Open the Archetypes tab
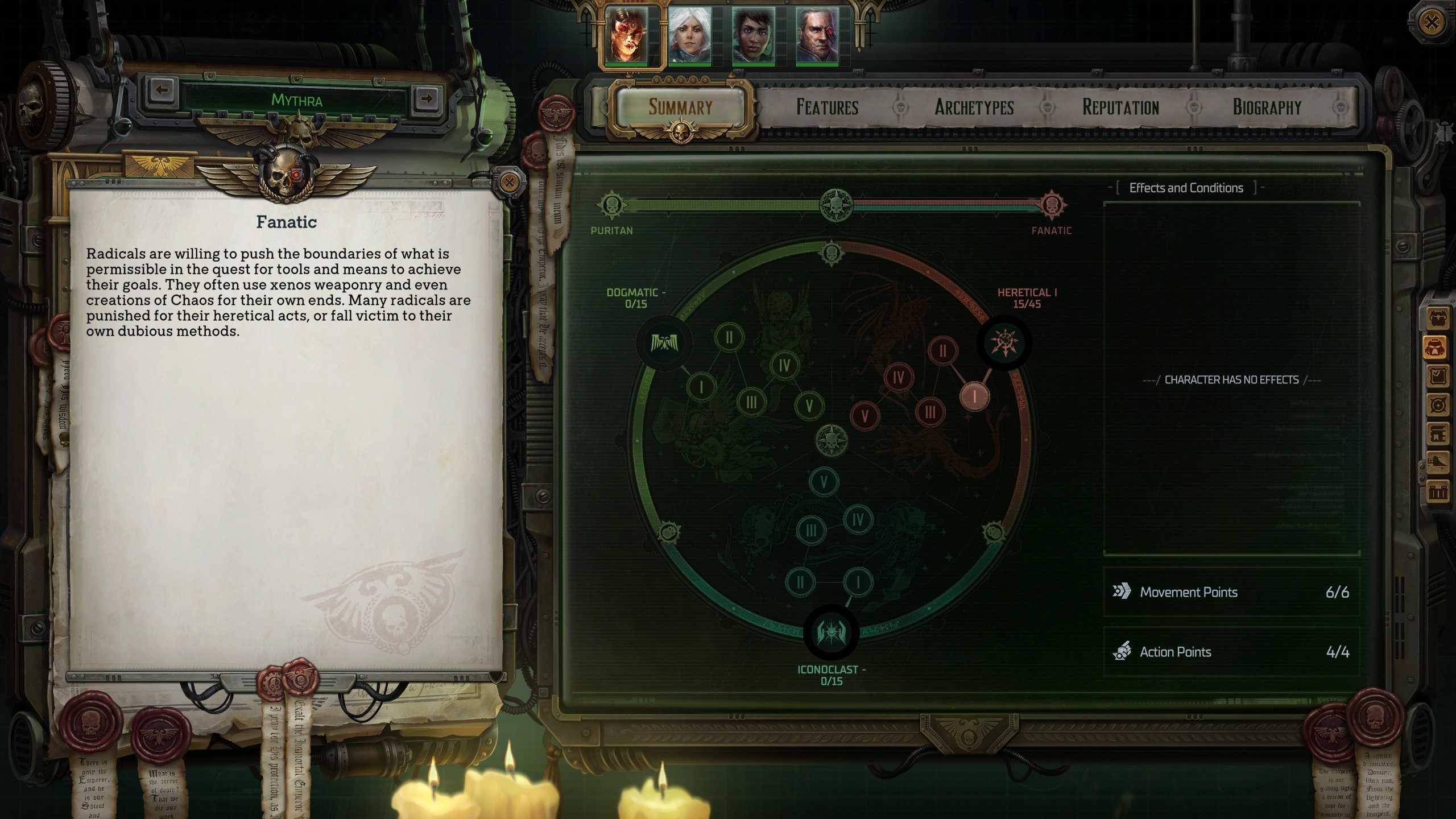Screen dimensions: 1456x819 974,107
